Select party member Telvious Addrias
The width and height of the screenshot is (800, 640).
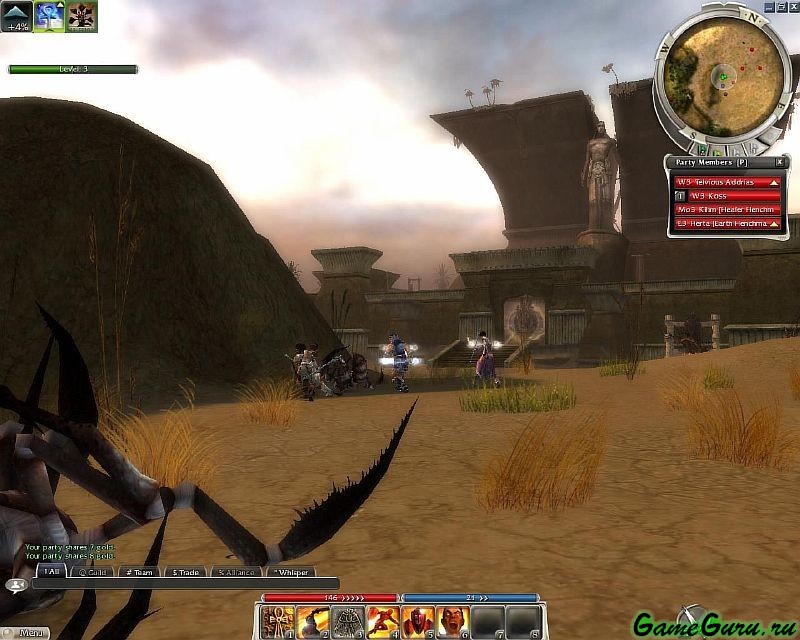(x=727, y=182)
